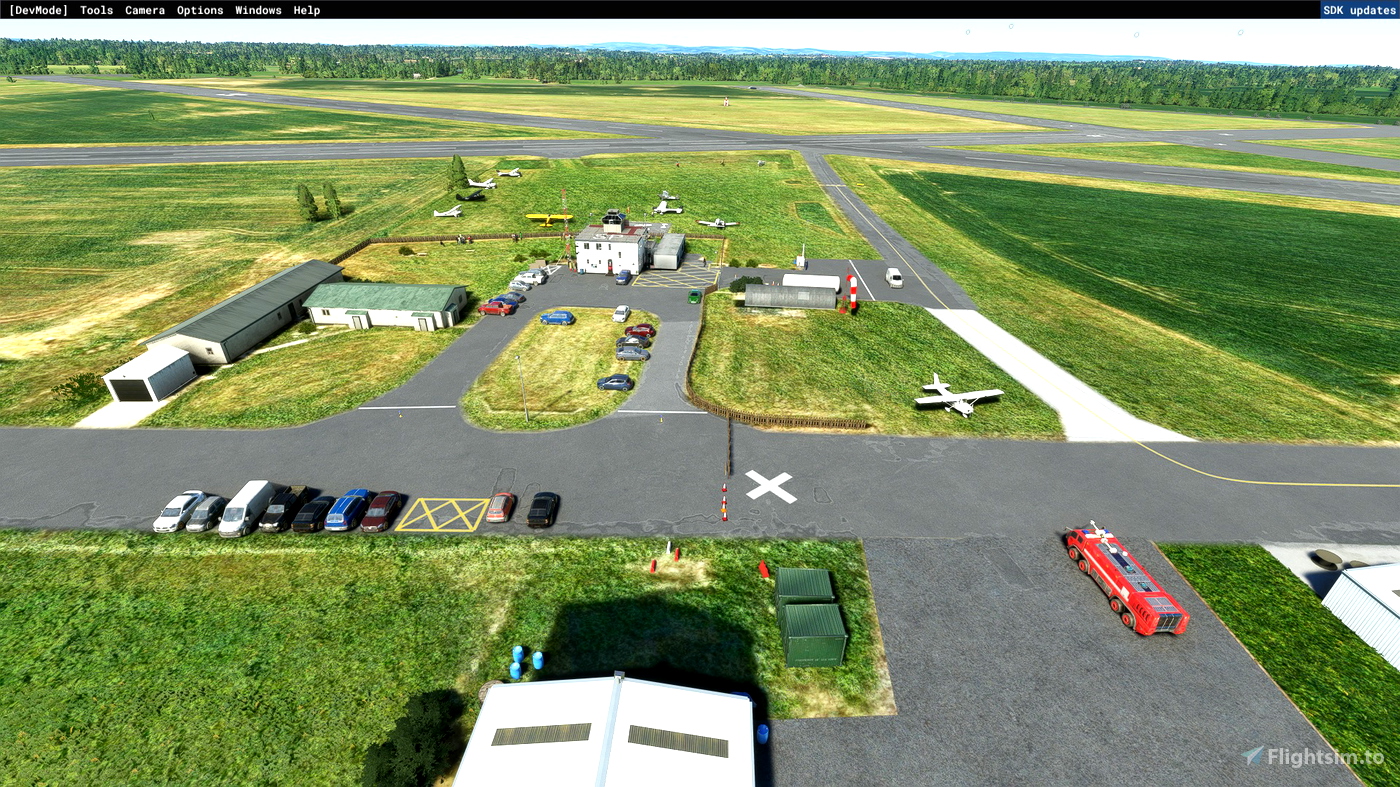Click the SDK updates notification

tap(1358, 9)
